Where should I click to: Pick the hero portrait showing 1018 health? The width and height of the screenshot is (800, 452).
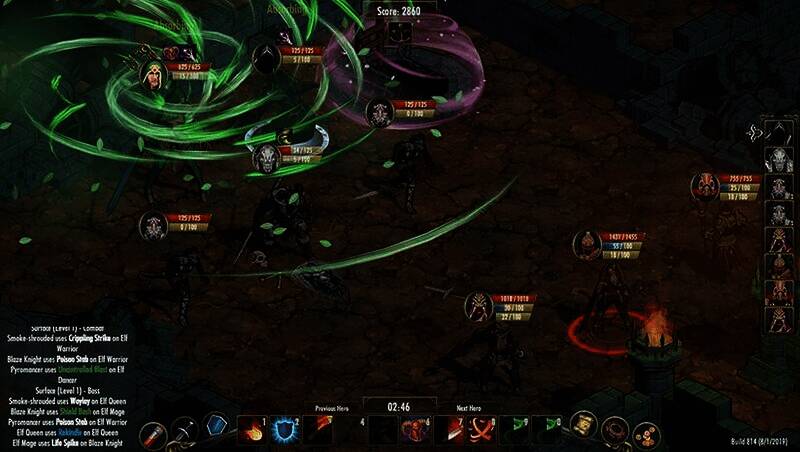click(479, 306)
